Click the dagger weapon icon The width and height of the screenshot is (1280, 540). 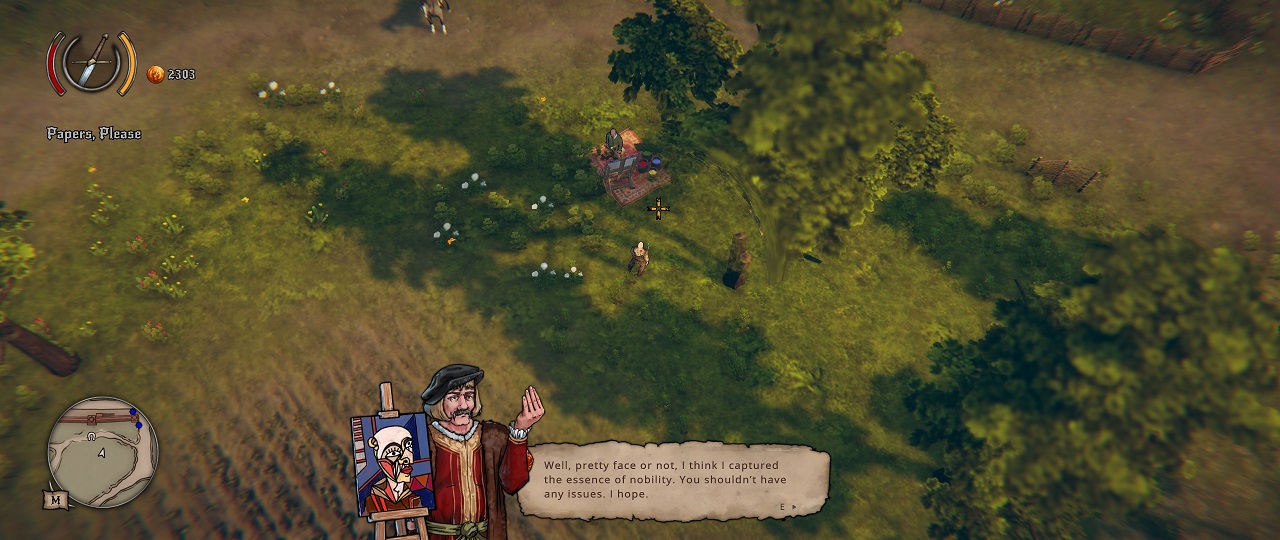(92, 63)
